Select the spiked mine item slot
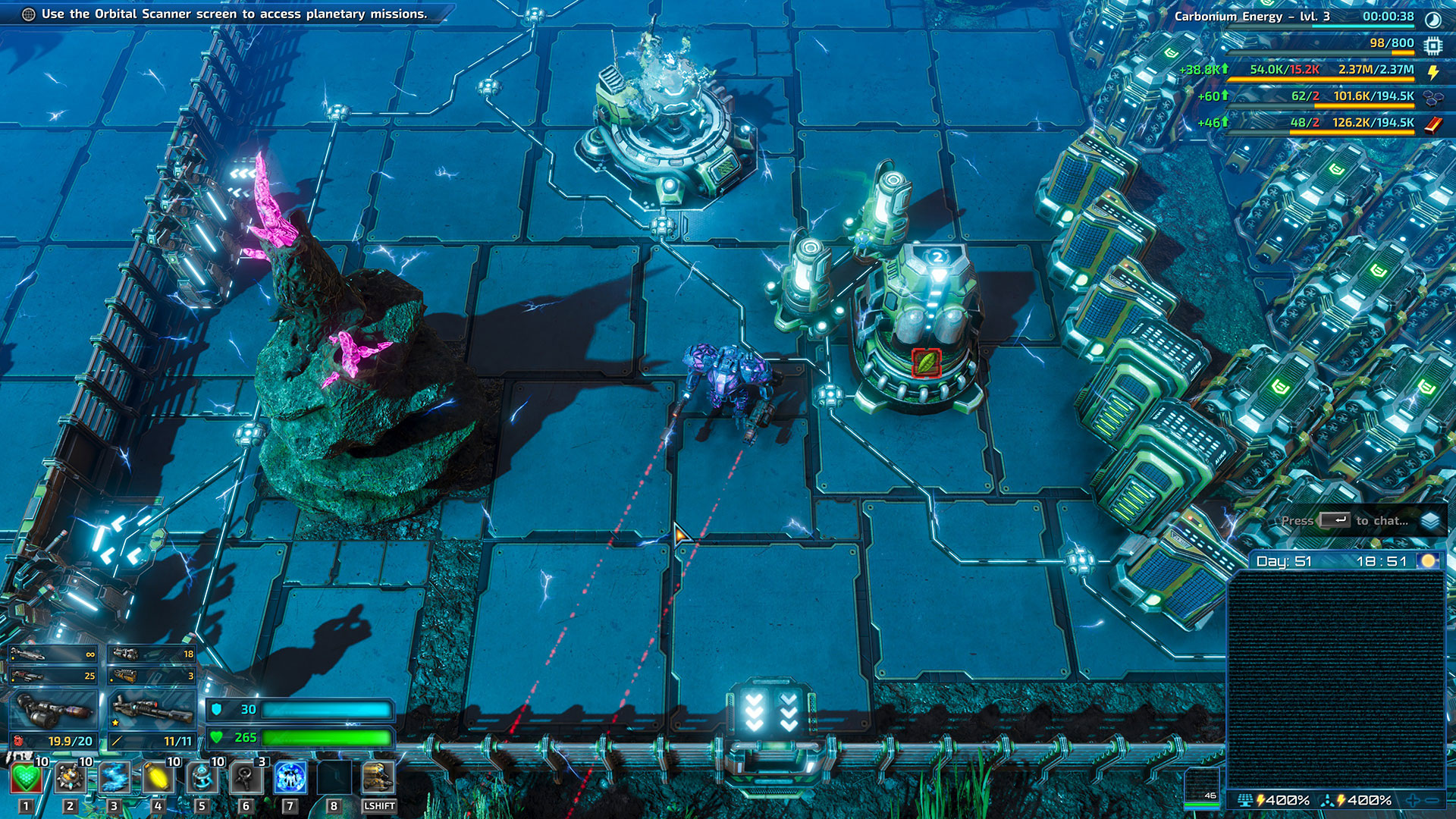This screenshot has height=819, width=1456. tap(70, 779)
